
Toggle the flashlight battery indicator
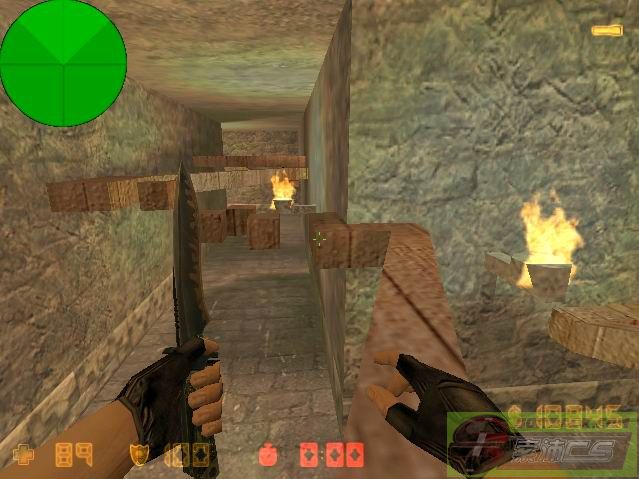pos(606,31)
